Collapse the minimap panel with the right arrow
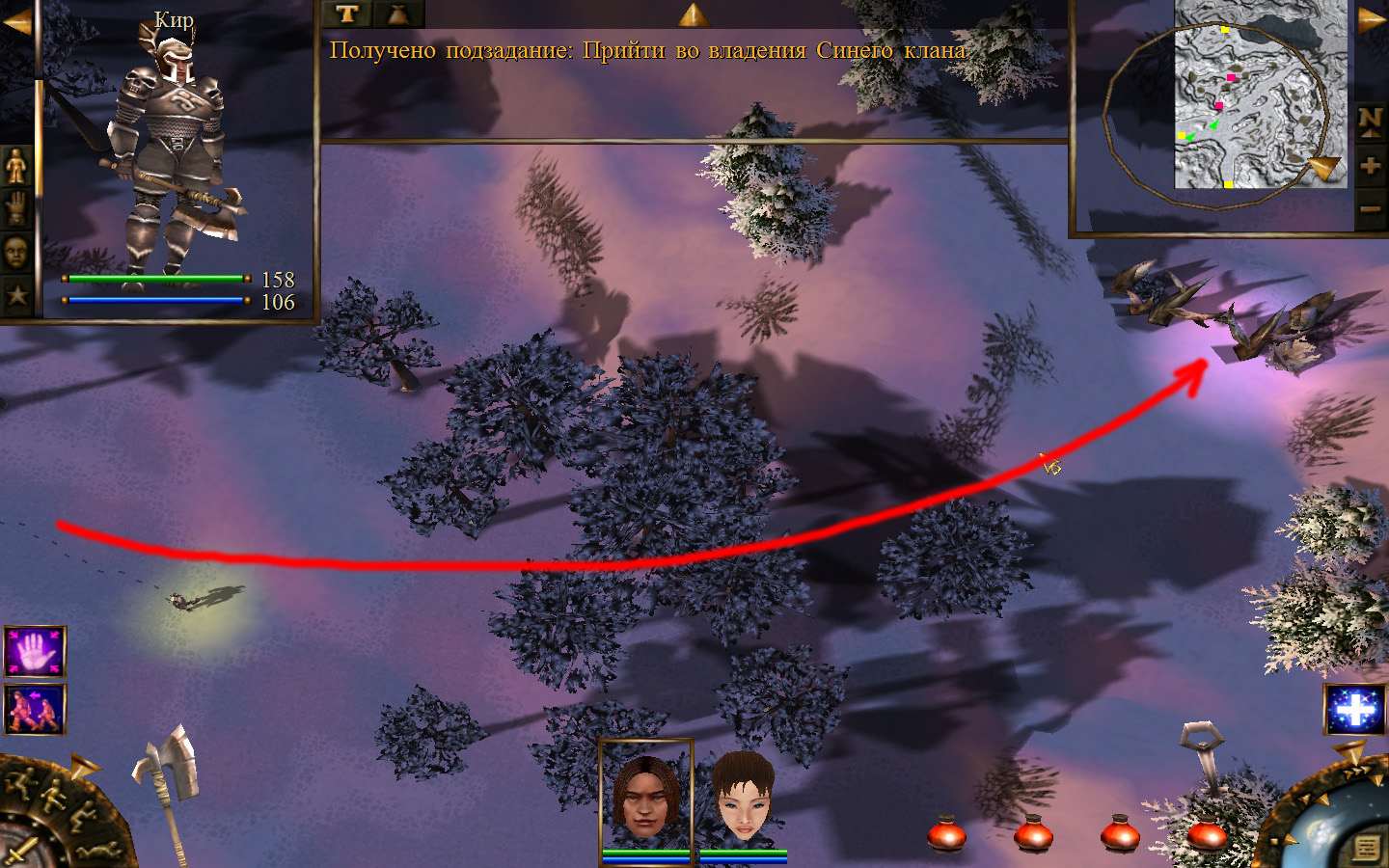Image resolution: width=1389 pixels, height=868 pixels. tap(1372, 20)
